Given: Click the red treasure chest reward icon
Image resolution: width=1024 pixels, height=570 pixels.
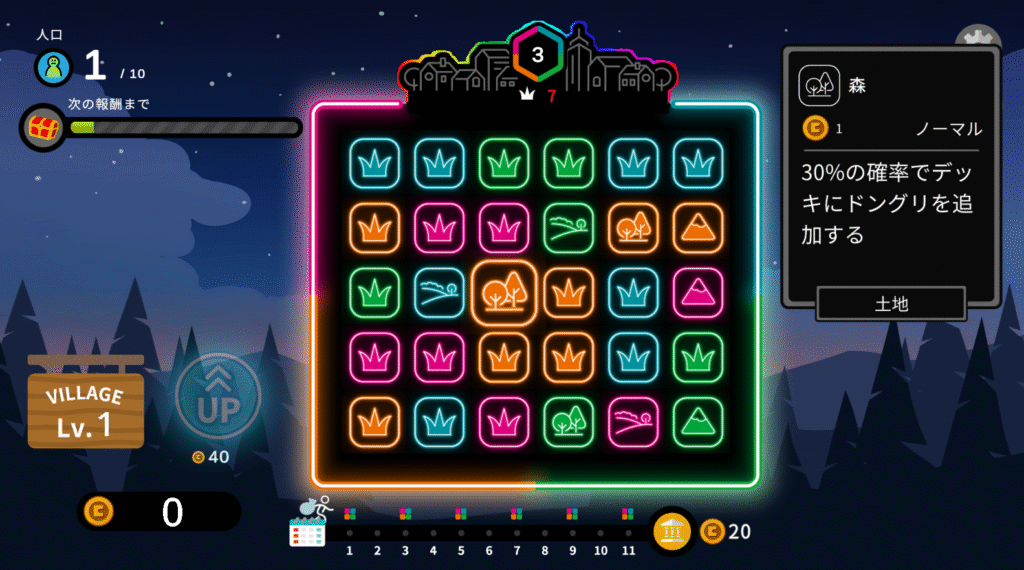Looking at the screenshot, I should (x=43, y=128).
